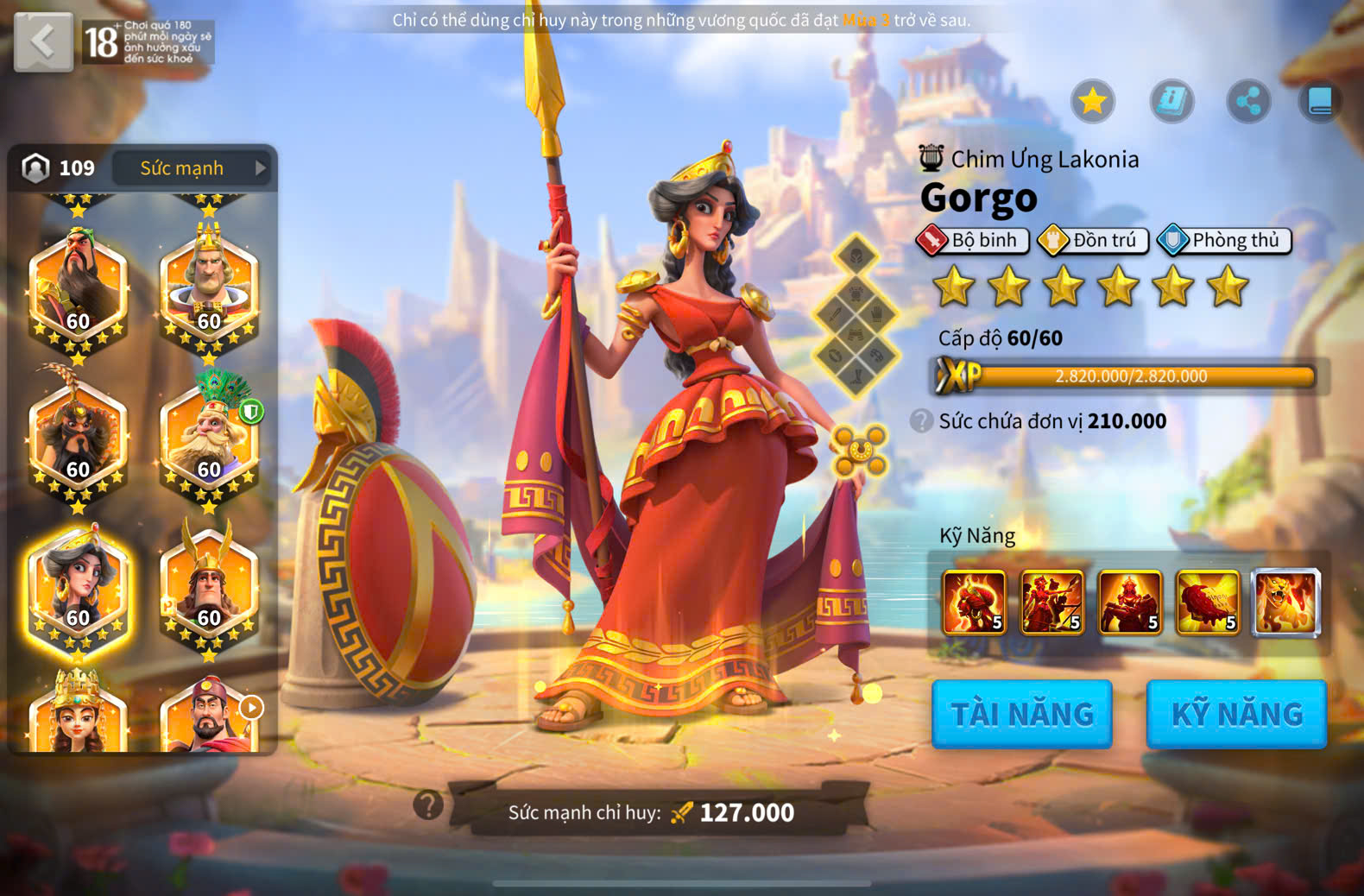Viewport: 1364px width, 896px height.
Task: Share this commander
Action: tap(1248, 102)
